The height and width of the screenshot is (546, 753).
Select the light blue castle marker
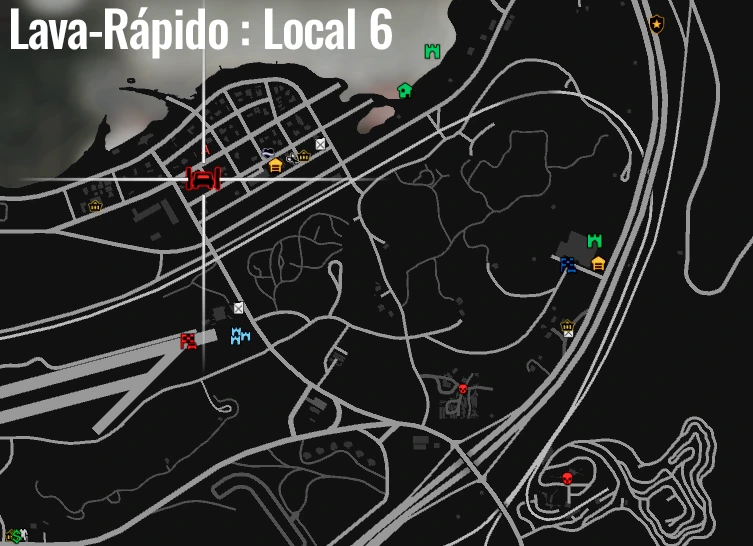[240, 336]
